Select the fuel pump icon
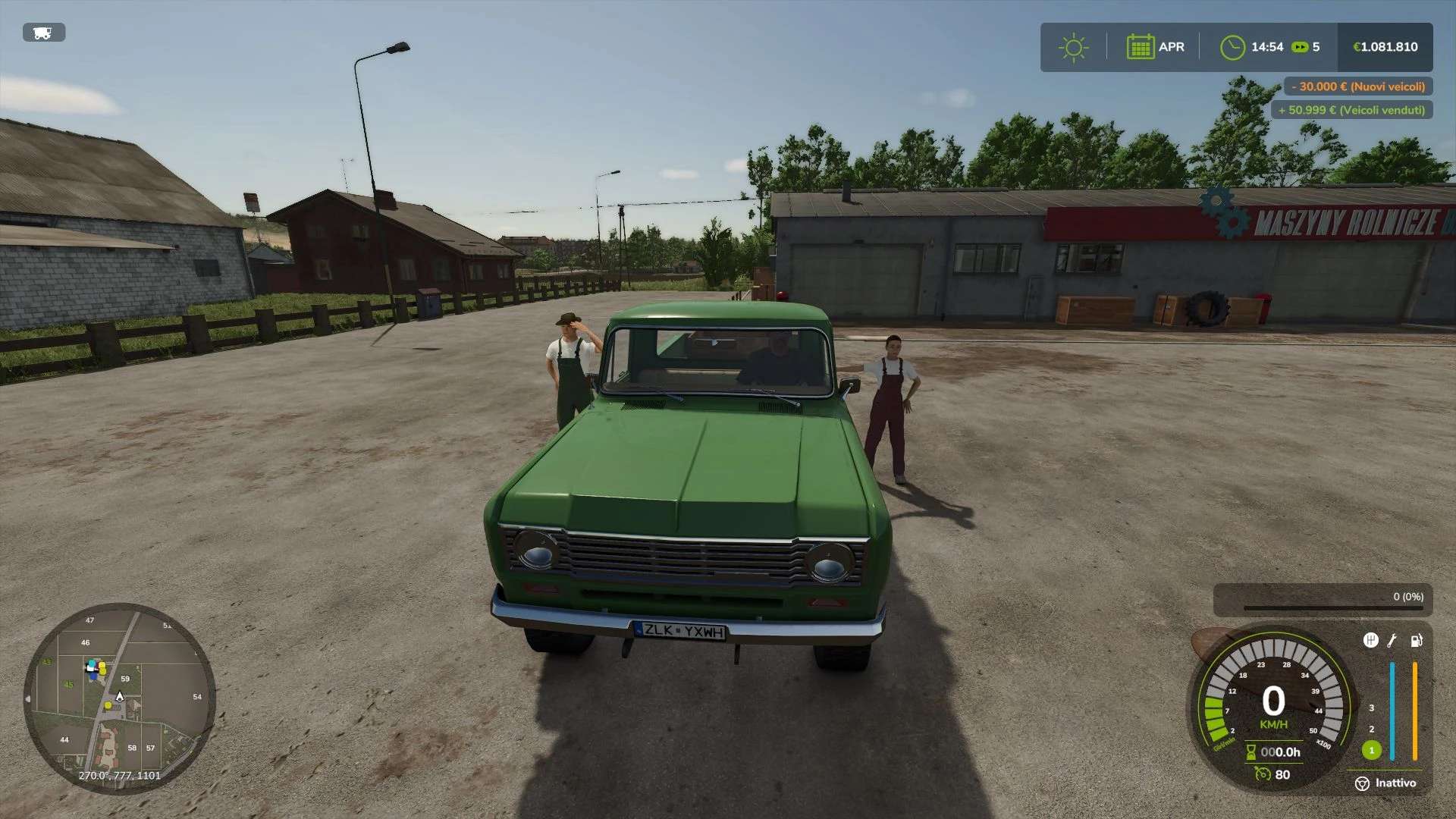Viewport: 1456px width, 819px height. tap(1416, 641)
